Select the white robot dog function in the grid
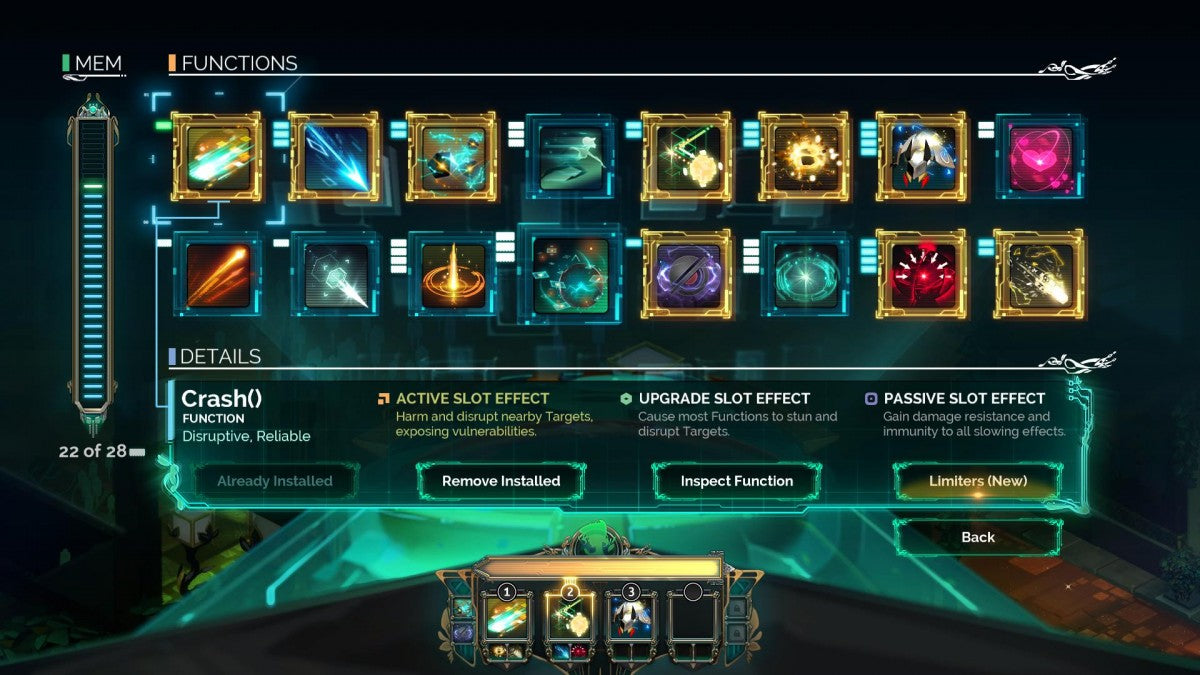The image size is (1200, 675). tap(921, 157)
